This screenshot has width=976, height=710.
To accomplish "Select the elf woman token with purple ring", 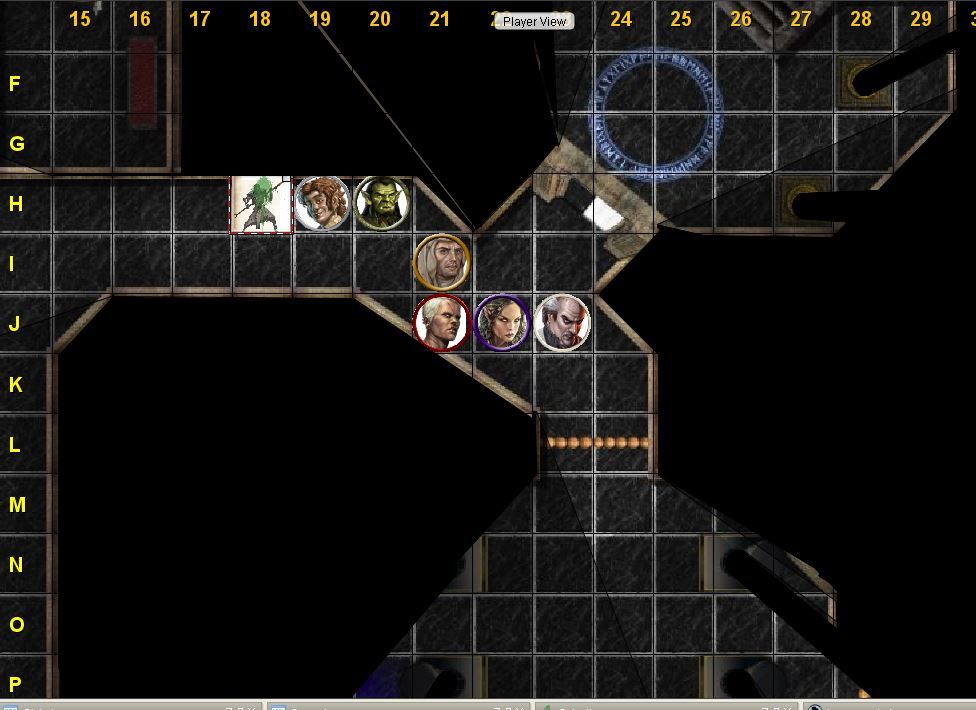I will (x=501, y=323).
